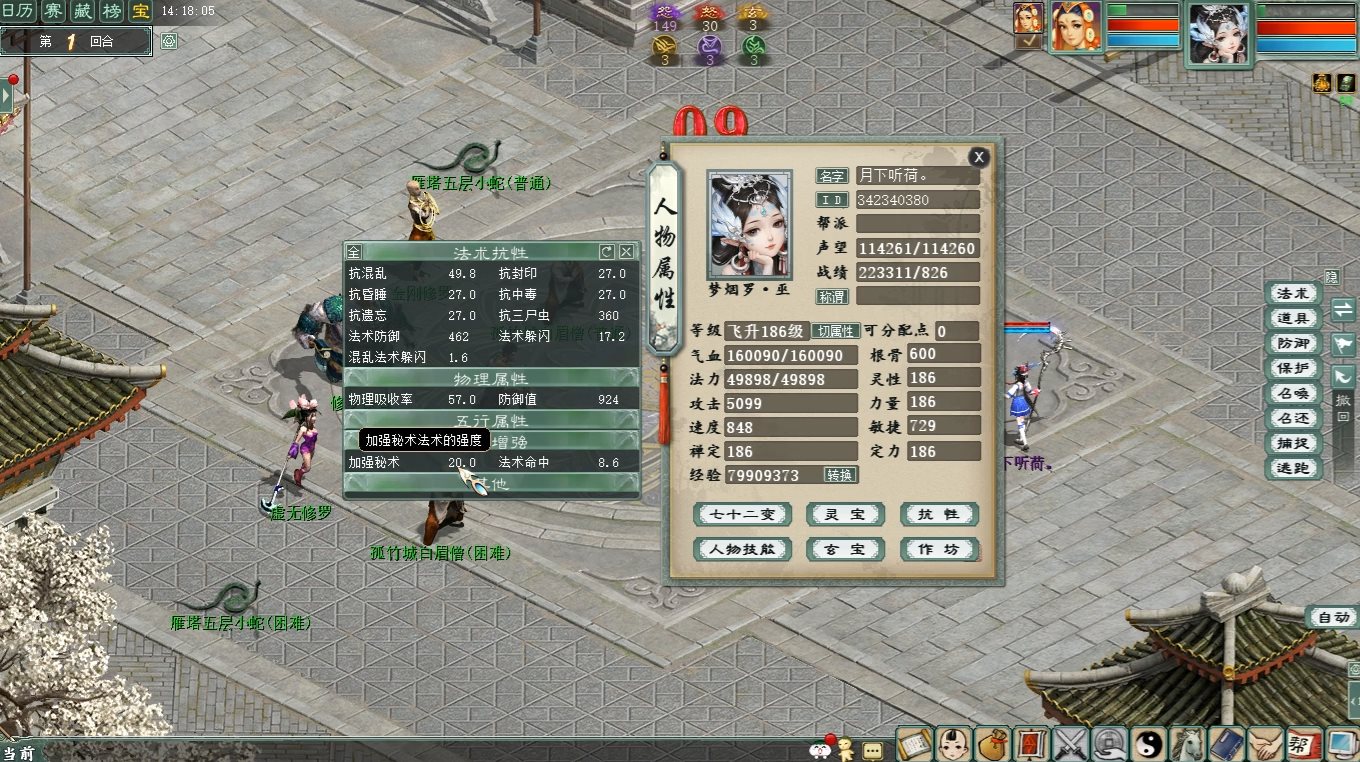The height and width of the screenshot is (762, 1360).
Task: Open the 七十二变 transformations button
Action: tap(742, 514)
